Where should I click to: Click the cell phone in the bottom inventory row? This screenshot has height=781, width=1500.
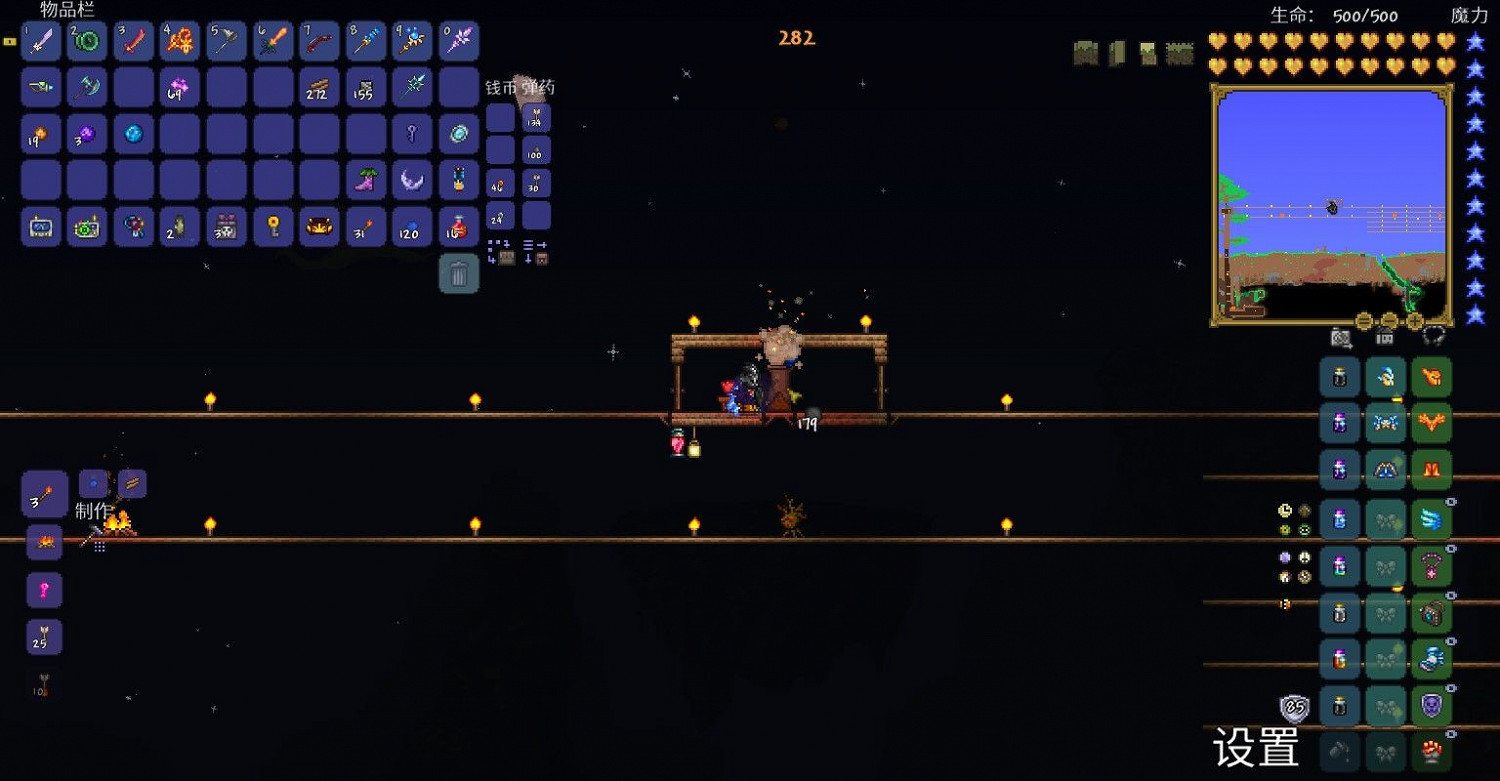pos(41,227)
